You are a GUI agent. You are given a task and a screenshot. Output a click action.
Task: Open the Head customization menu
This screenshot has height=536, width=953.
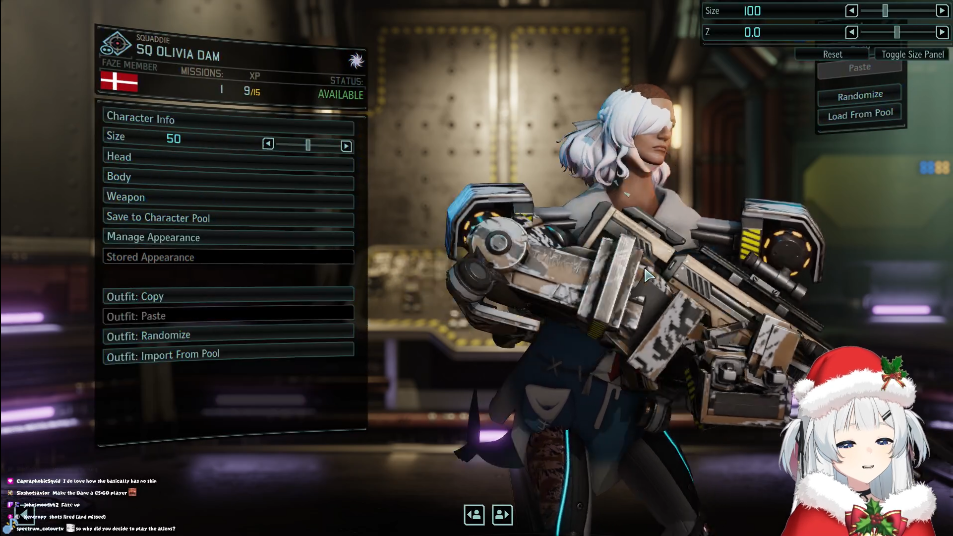[228, 157]
